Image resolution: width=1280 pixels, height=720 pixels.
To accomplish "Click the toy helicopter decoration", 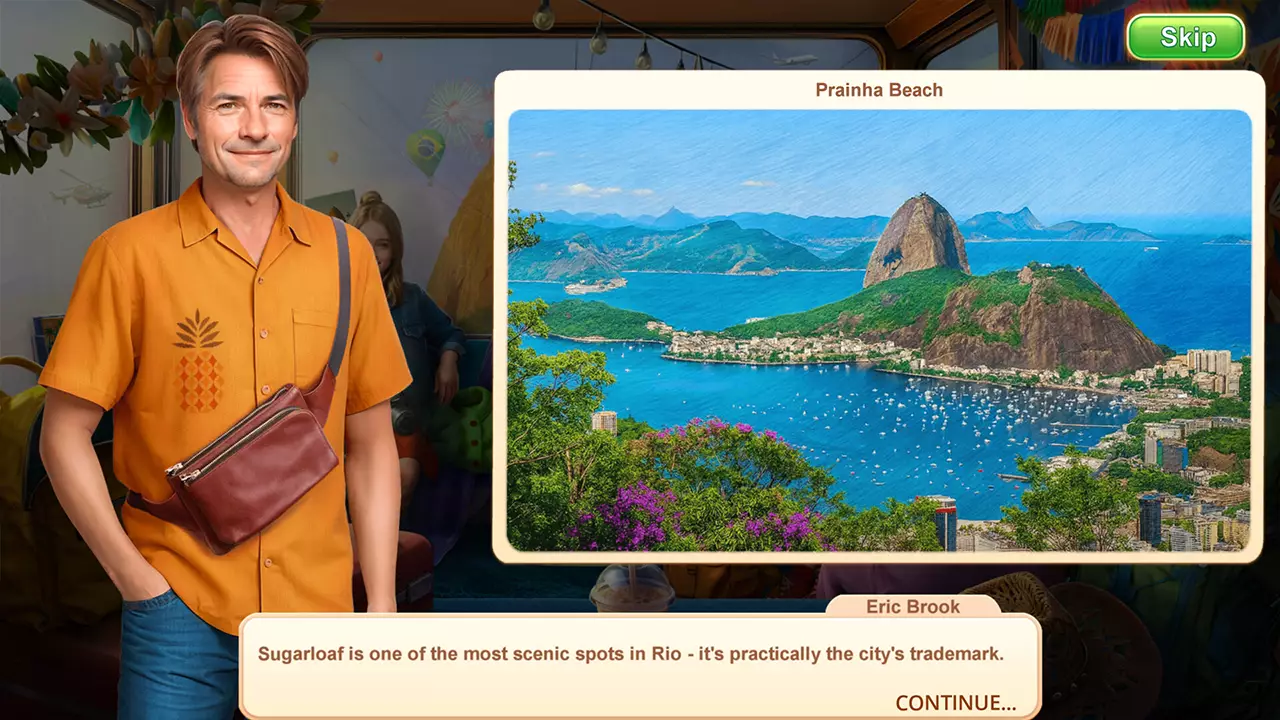I will pos(80,196).
